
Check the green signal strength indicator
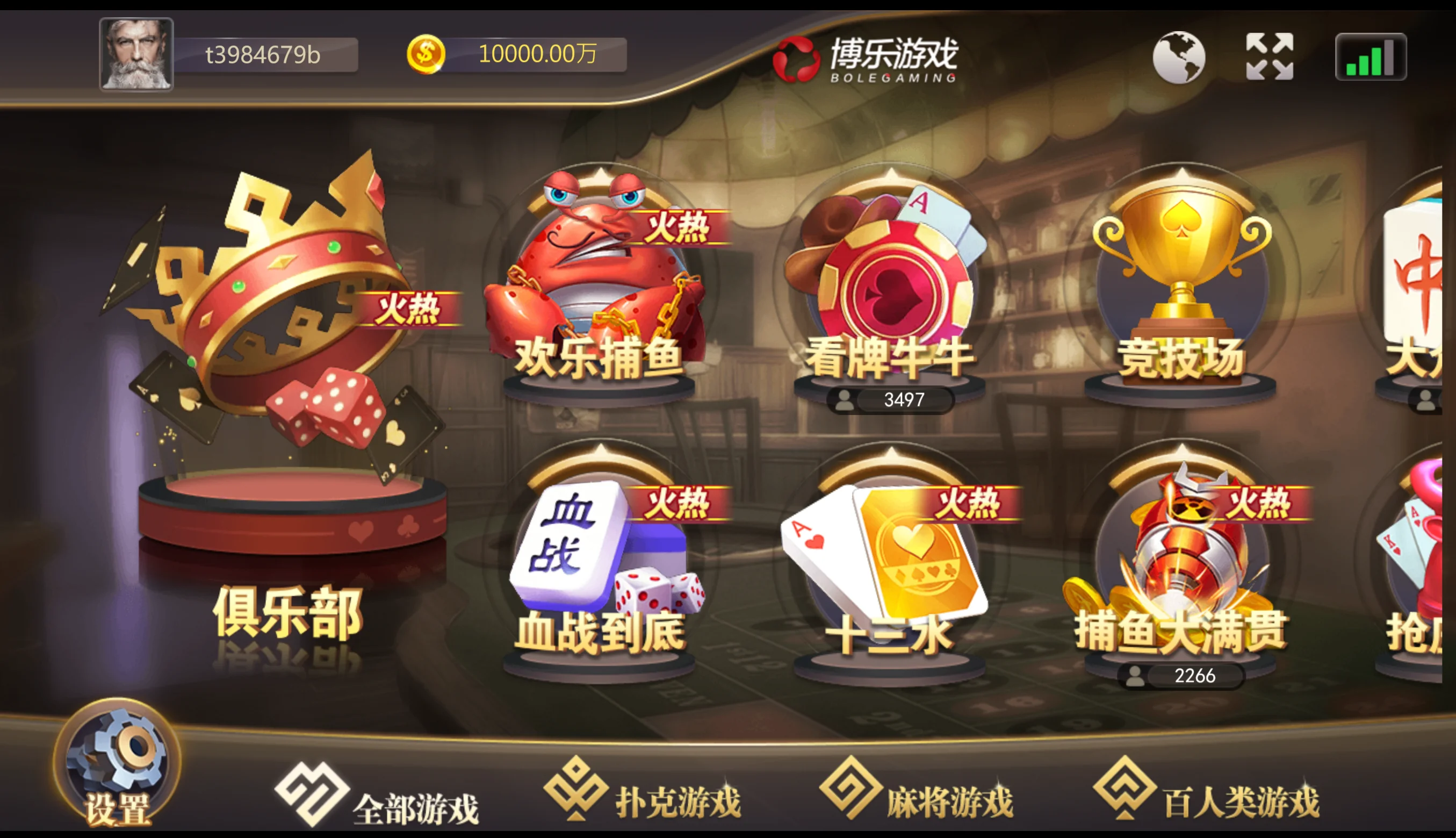[1371, 57]
